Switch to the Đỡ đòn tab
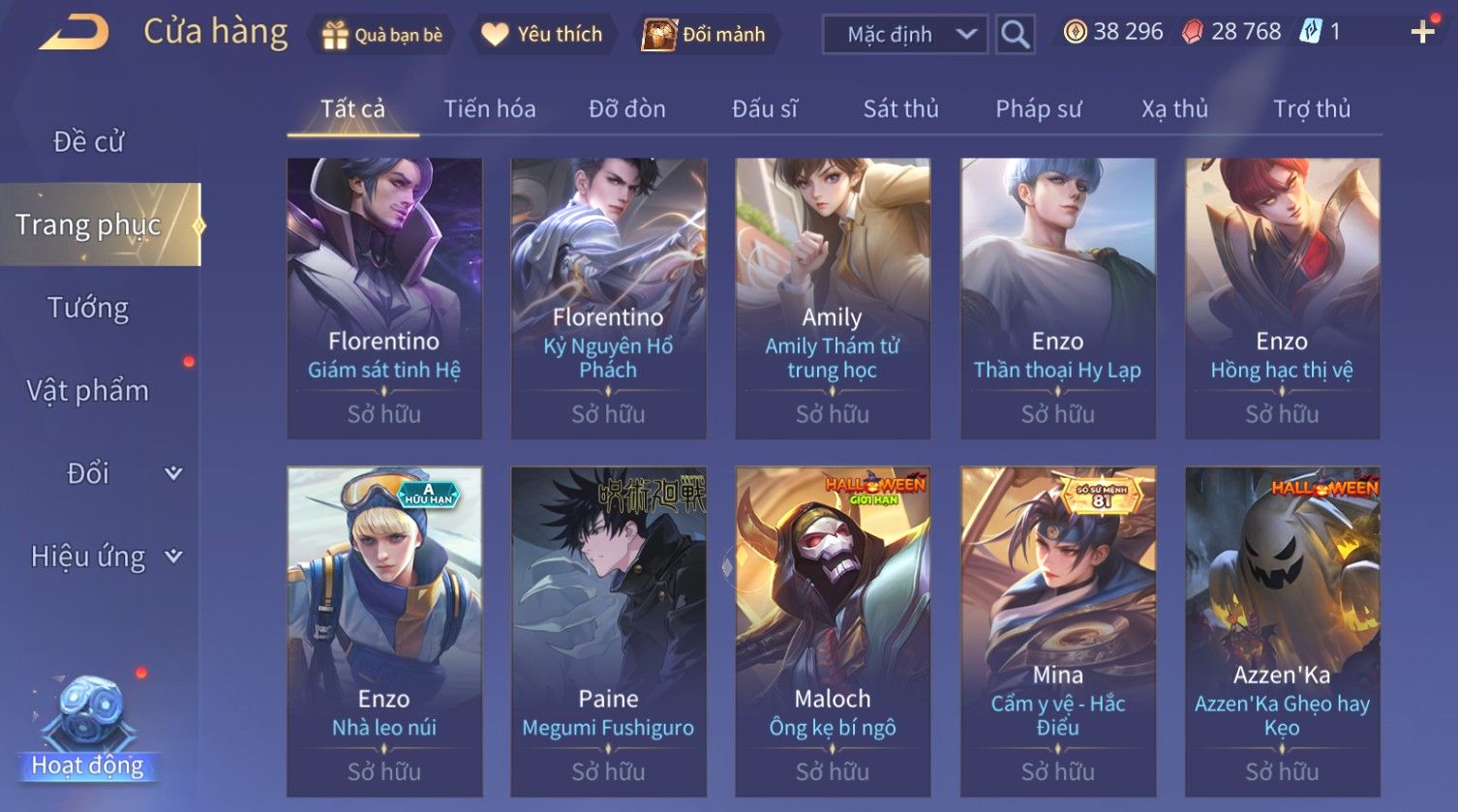This screenshot has height=812, width=1458. coord(626,109)
